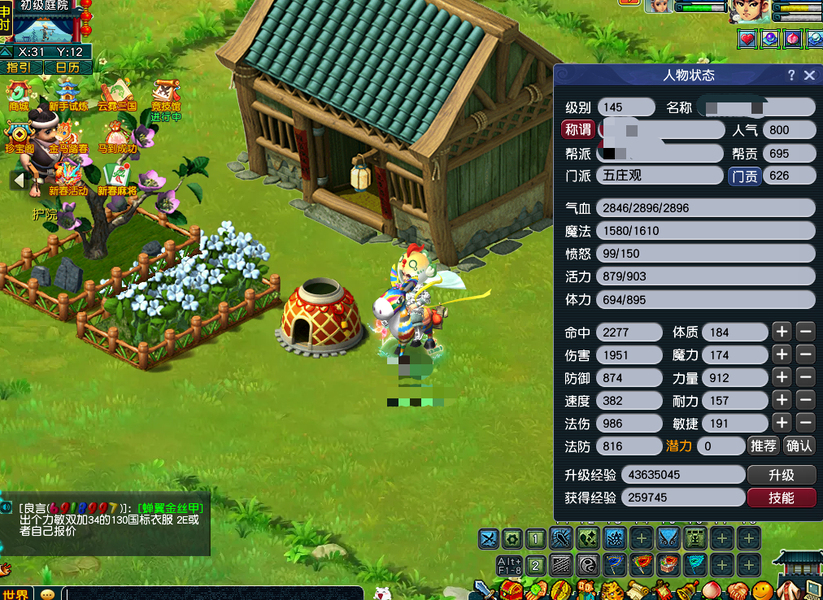Open the 珍宝阁 treasure pavilion icon

(19, 136)
